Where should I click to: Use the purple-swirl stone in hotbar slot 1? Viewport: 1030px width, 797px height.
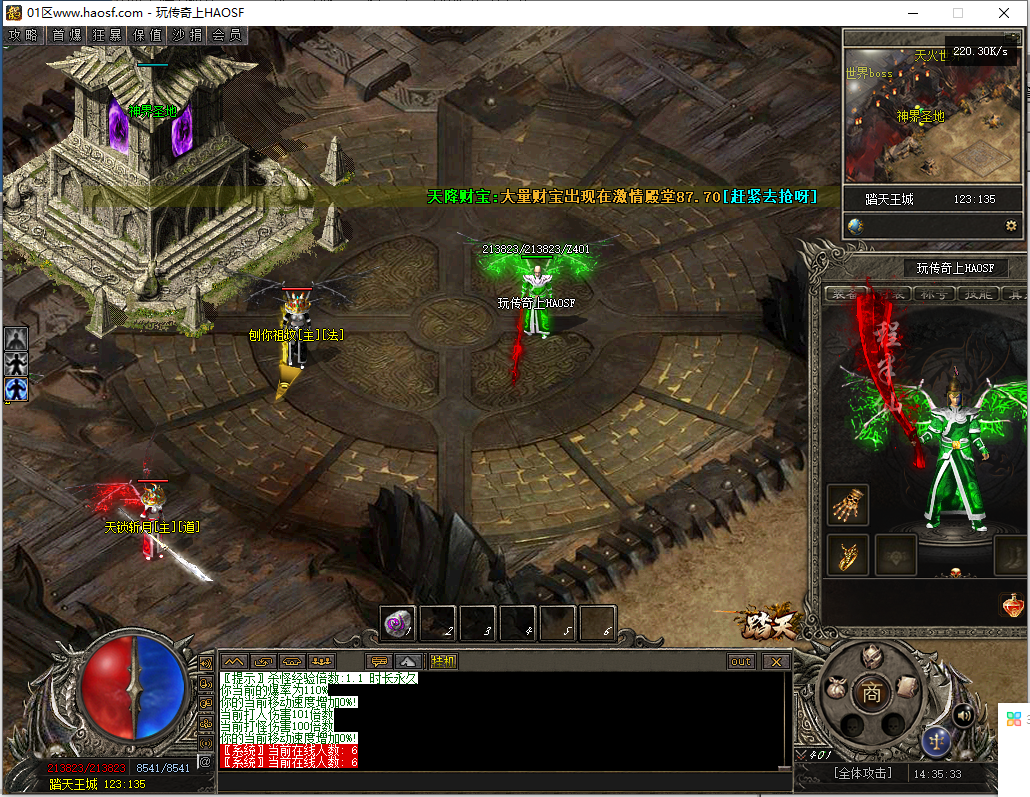point(398,623)
